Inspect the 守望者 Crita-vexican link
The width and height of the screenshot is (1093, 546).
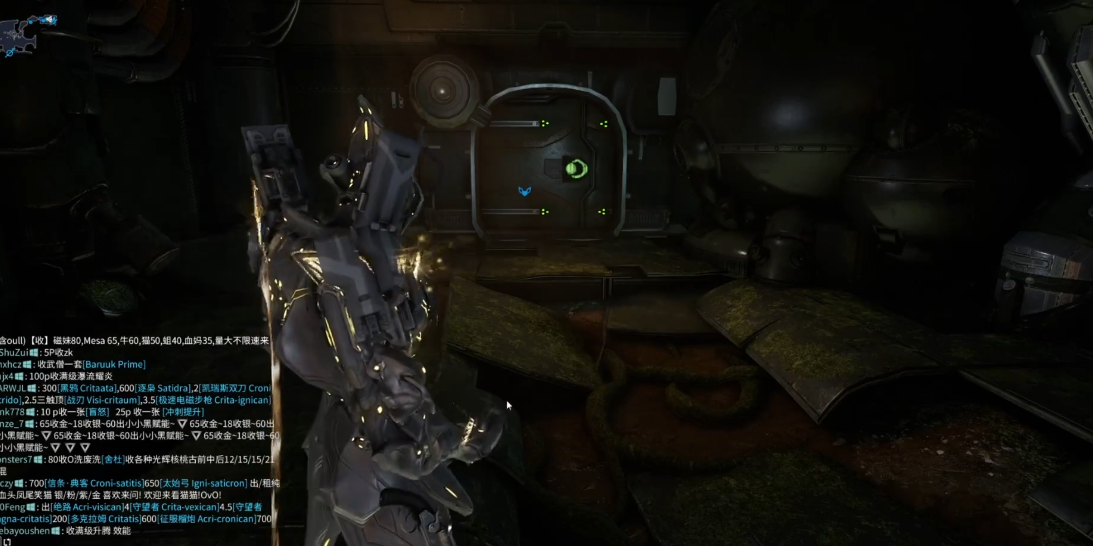click(174, 508)
